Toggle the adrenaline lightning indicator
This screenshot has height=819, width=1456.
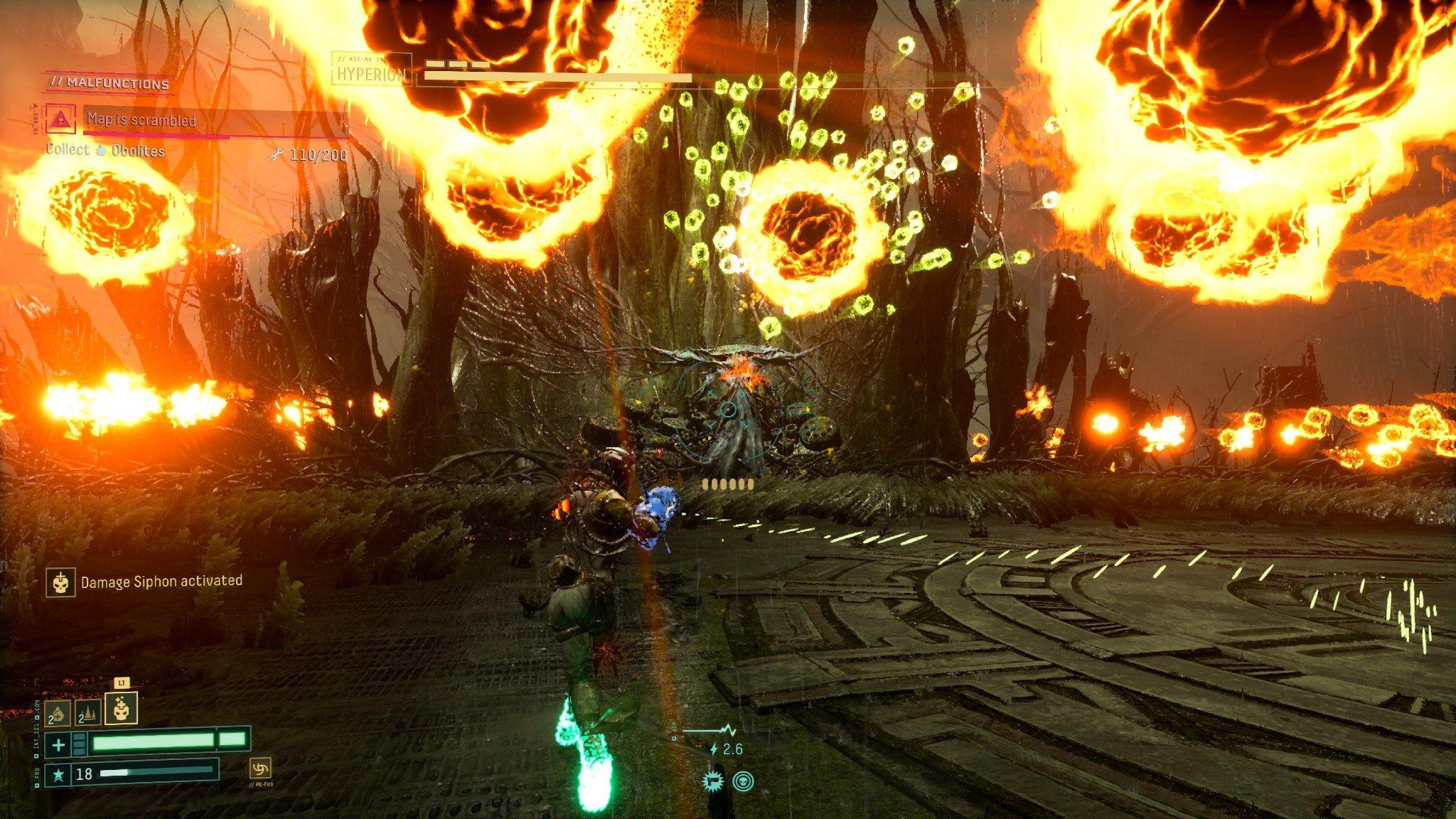coord(714,749)
